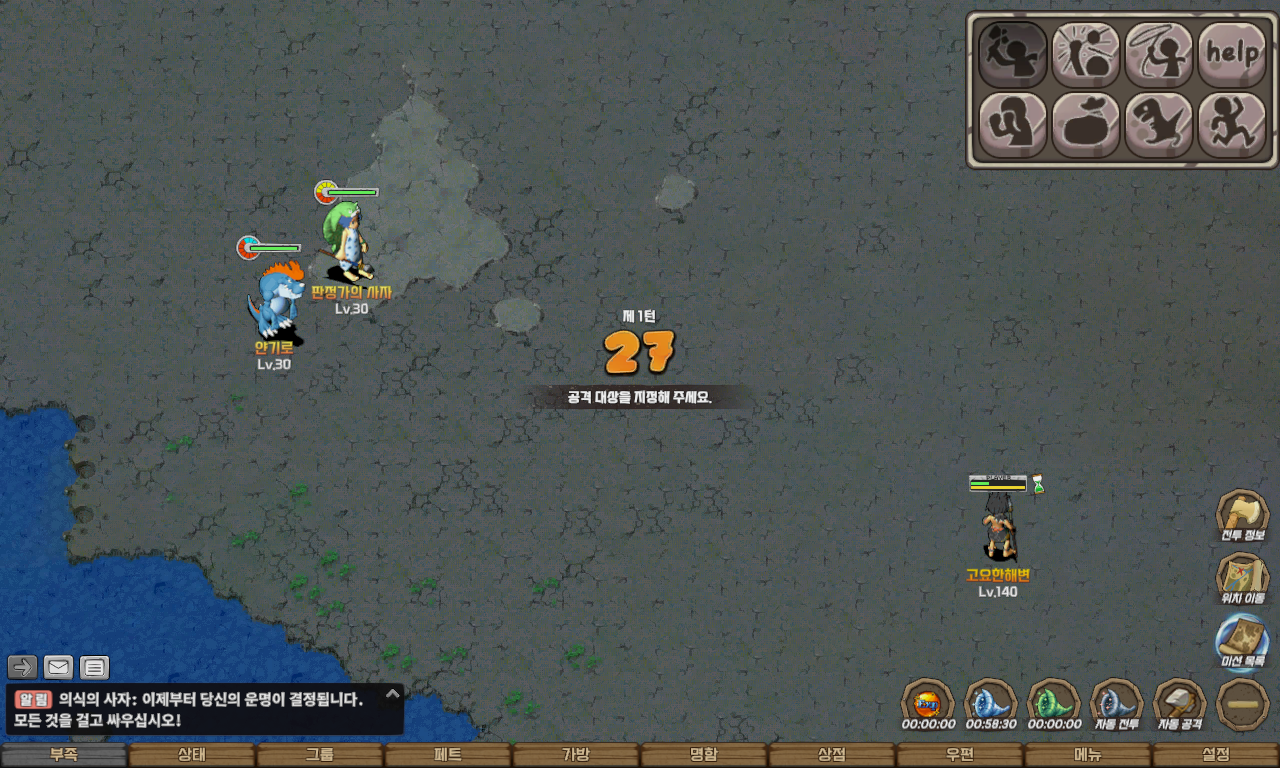Viewport: 1280px width, 768px height.
Task: Collapse the round minus bar button
Action: click(1243, 704)
